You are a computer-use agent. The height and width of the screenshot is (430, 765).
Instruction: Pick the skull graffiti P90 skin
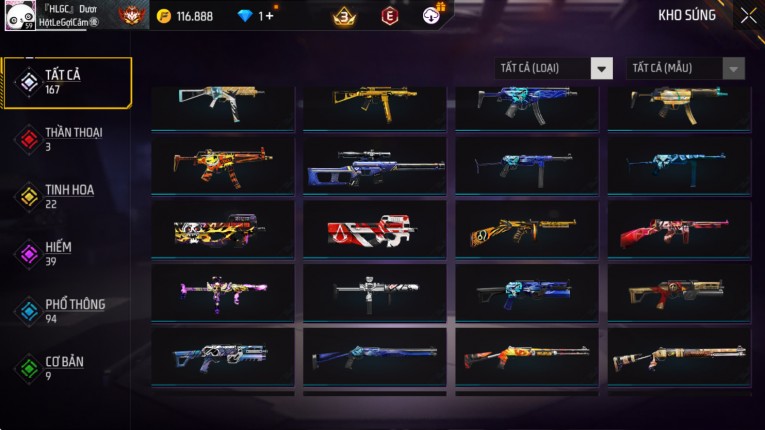(x=222, y=232)
